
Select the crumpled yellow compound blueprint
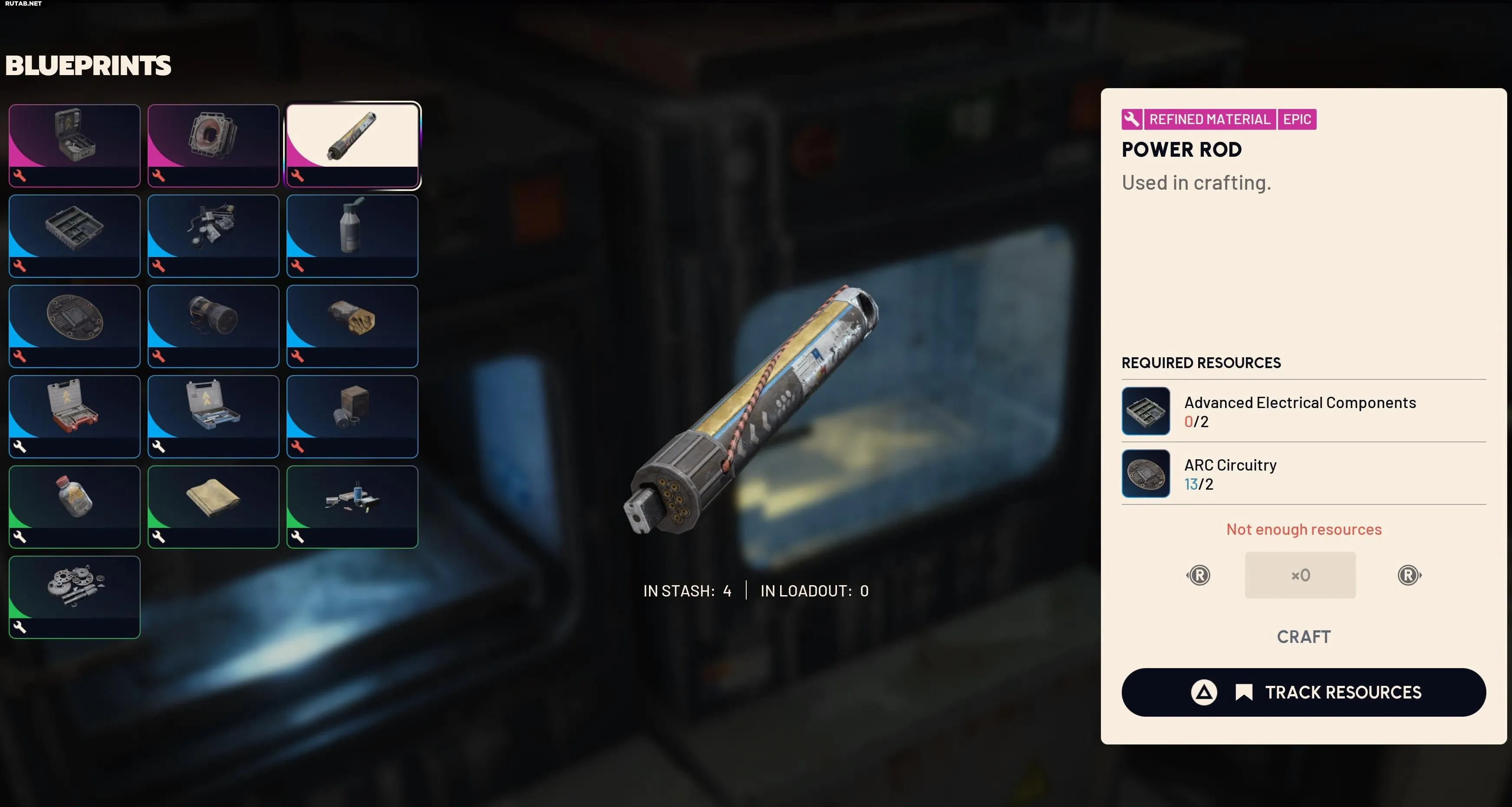pyautogui.click(x=352, y=326)
